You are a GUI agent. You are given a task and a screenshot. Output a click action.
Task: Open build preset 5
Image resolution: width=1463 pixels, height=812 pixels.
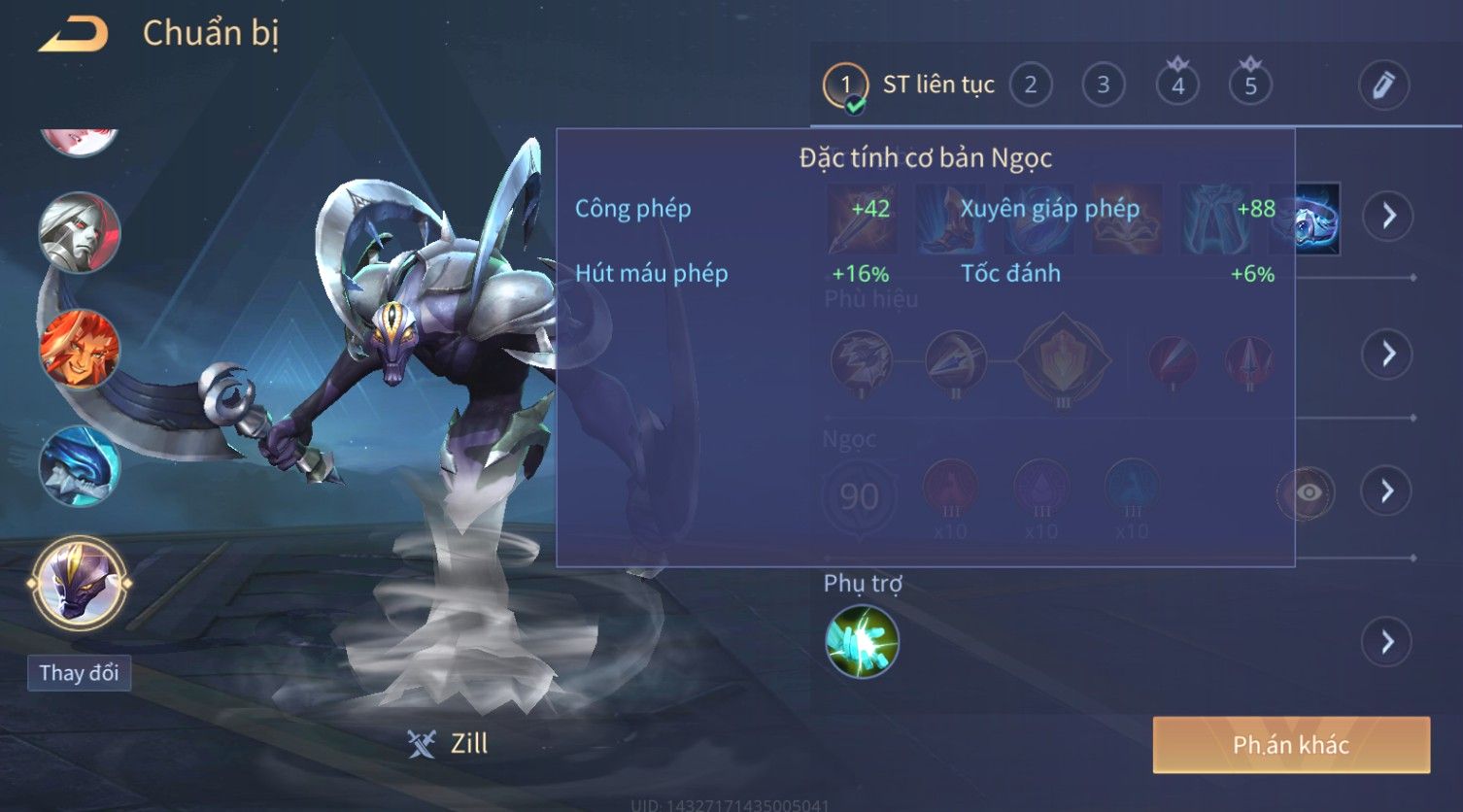(1250, 85)
